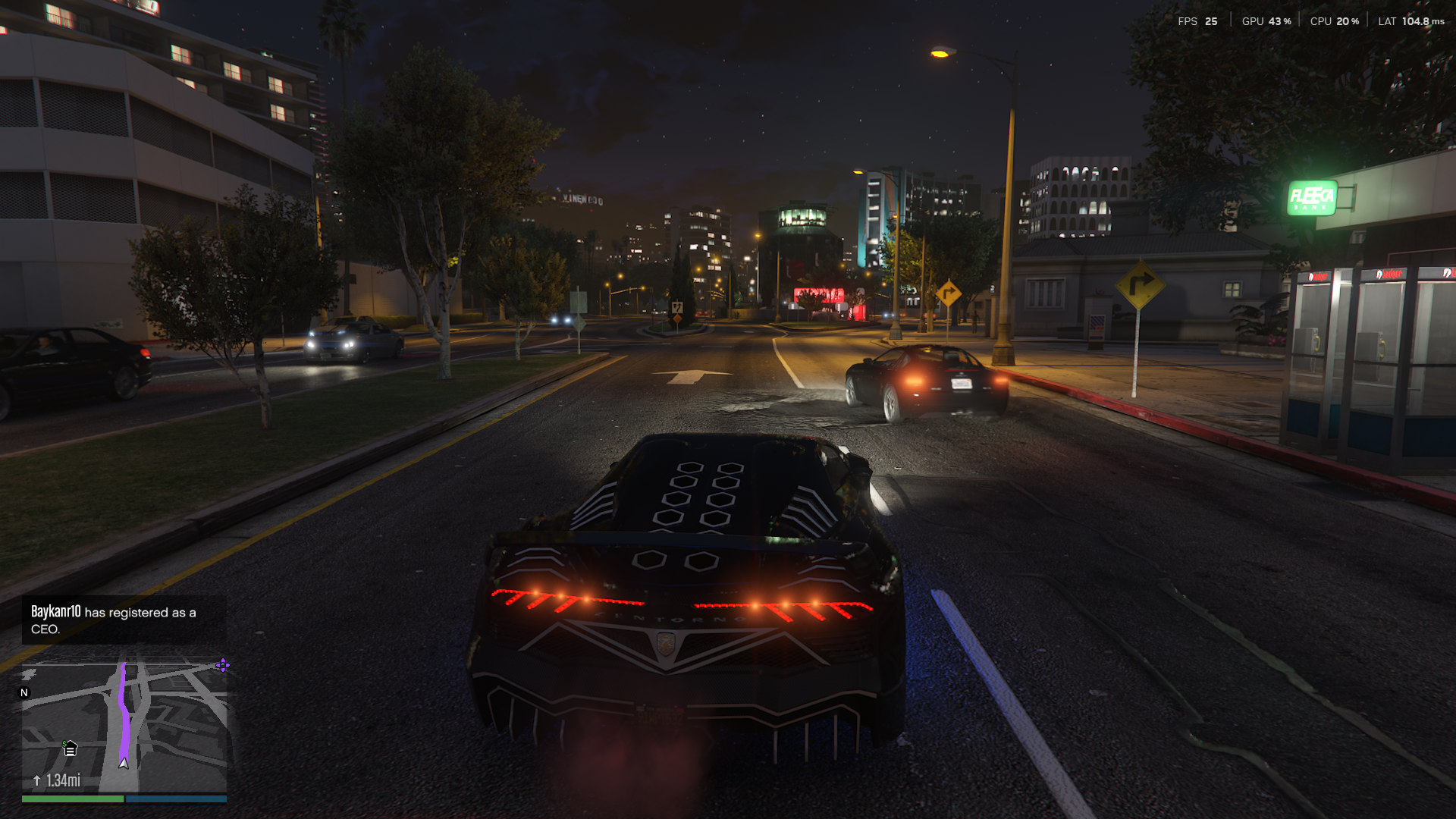Select the white player arrow on the minimap

[x=124, y=763]
